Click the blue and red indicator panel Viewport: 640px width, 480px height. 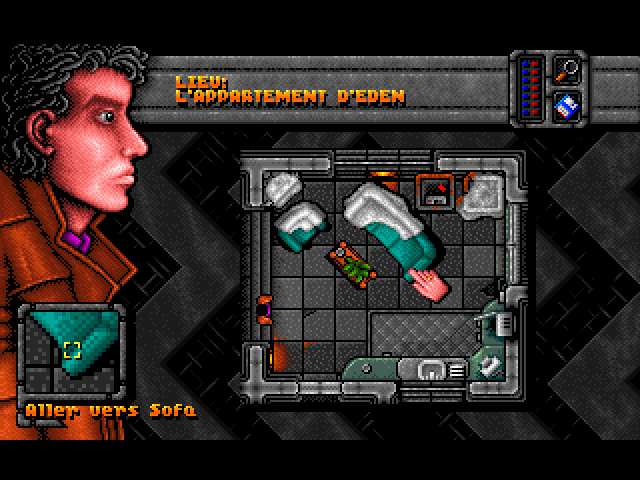point(532,86)
